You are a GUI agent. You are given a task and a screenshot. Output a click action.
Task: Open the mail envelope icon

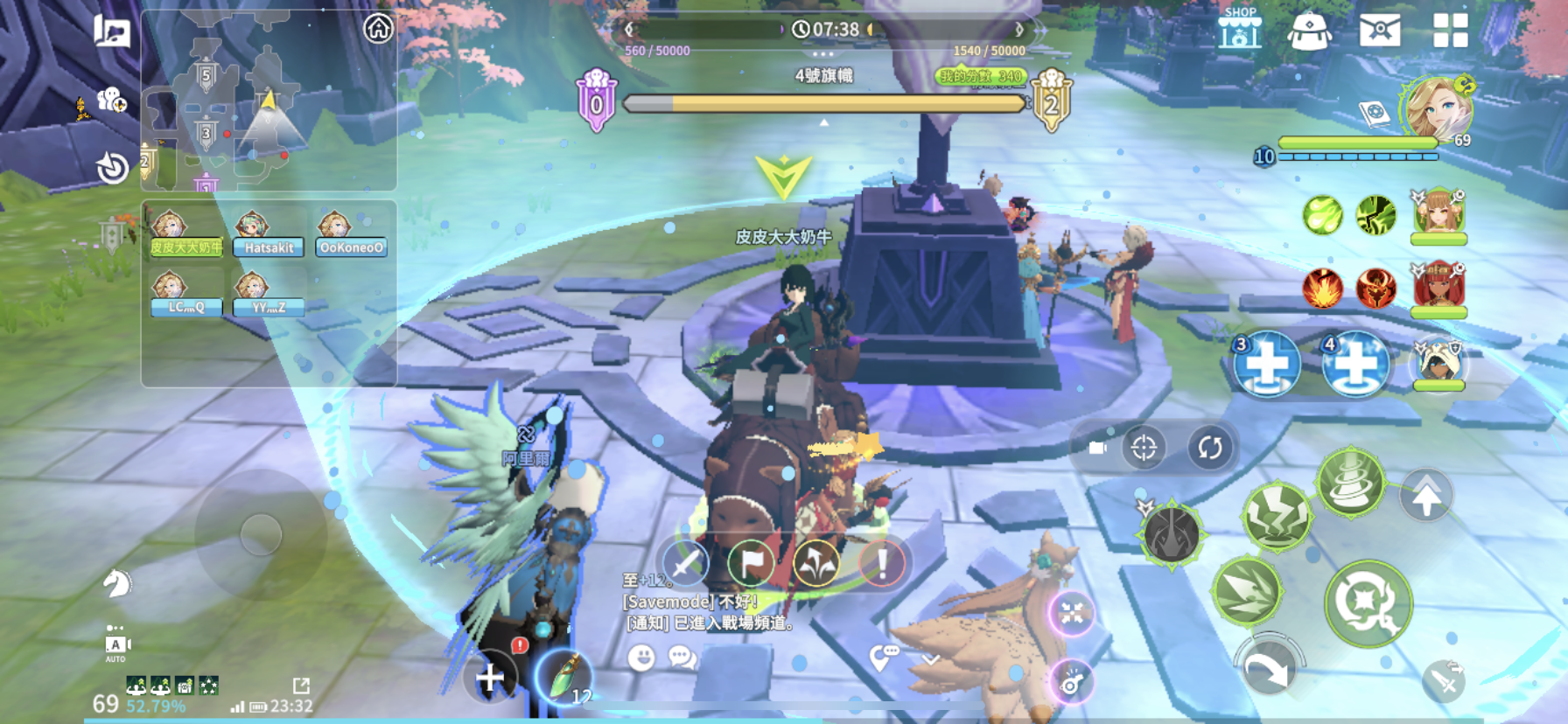point(1379,31)
